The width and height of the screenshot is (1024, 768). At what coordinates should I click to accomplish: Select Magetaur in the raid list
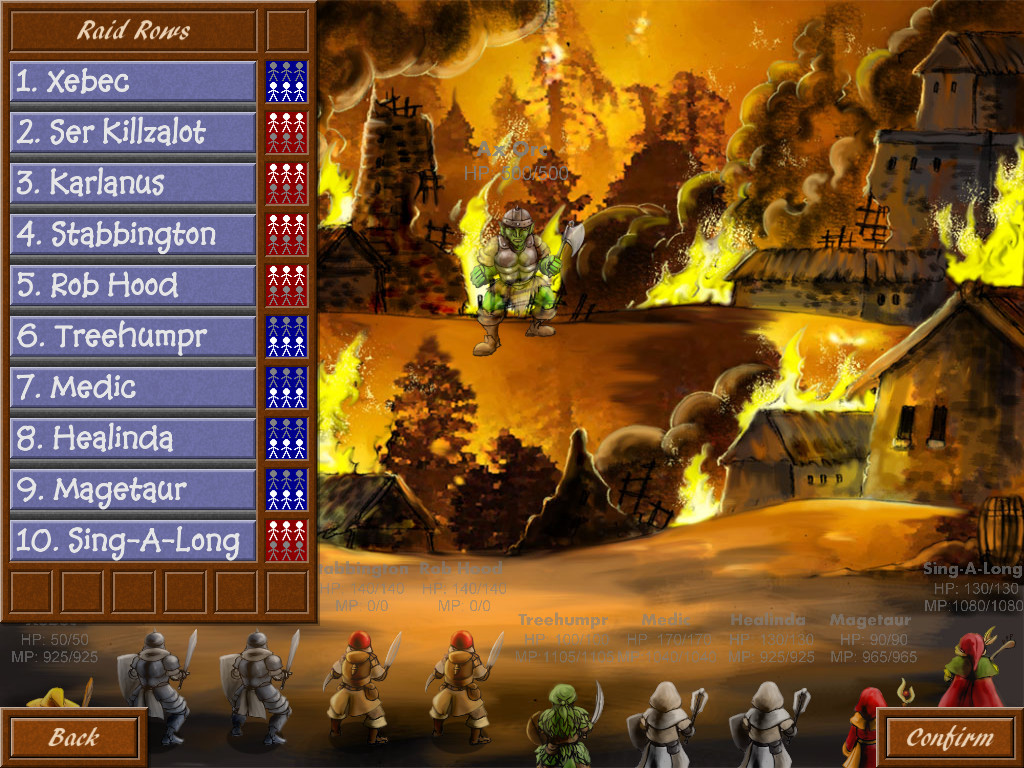[133, 490]
